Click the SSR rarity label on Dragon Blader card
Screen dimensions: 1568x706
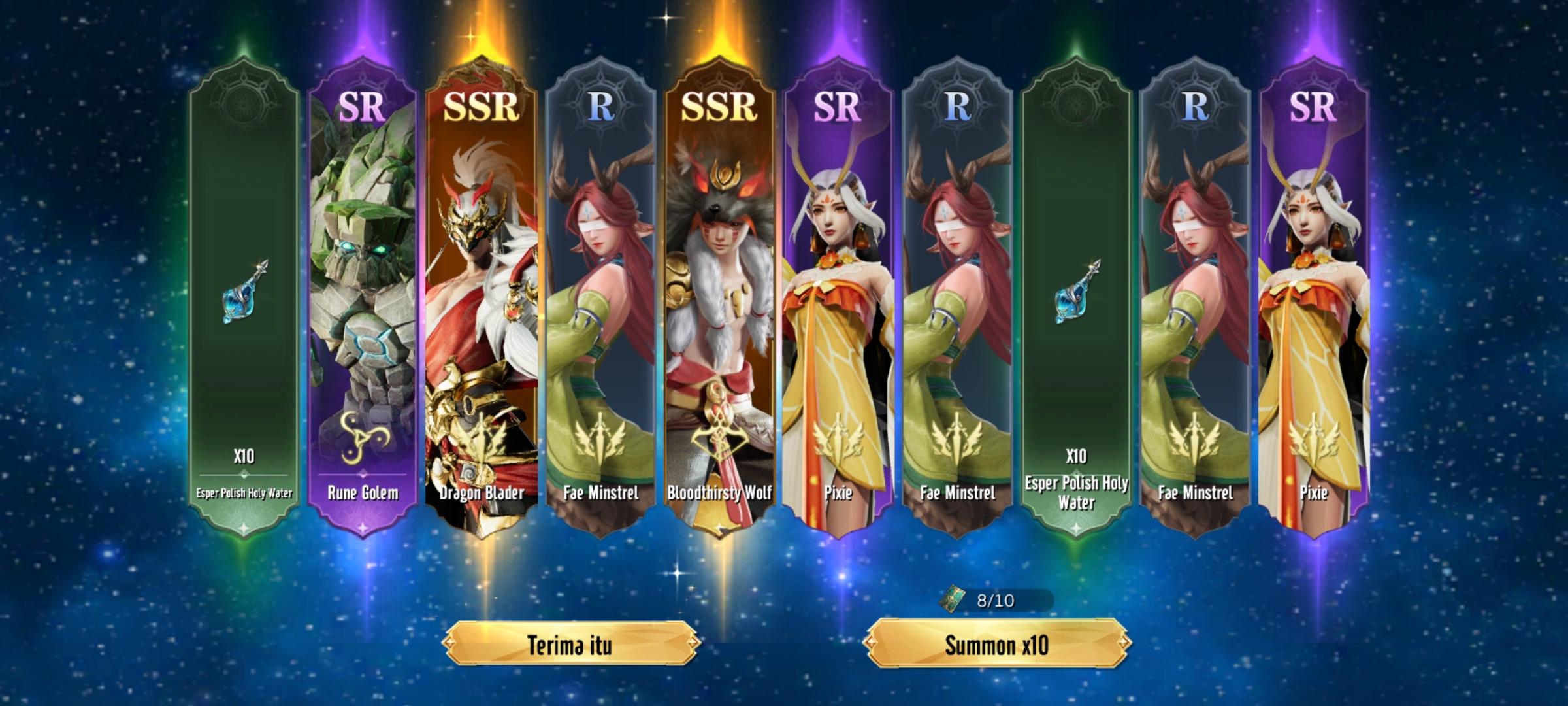tap(480, 108)
